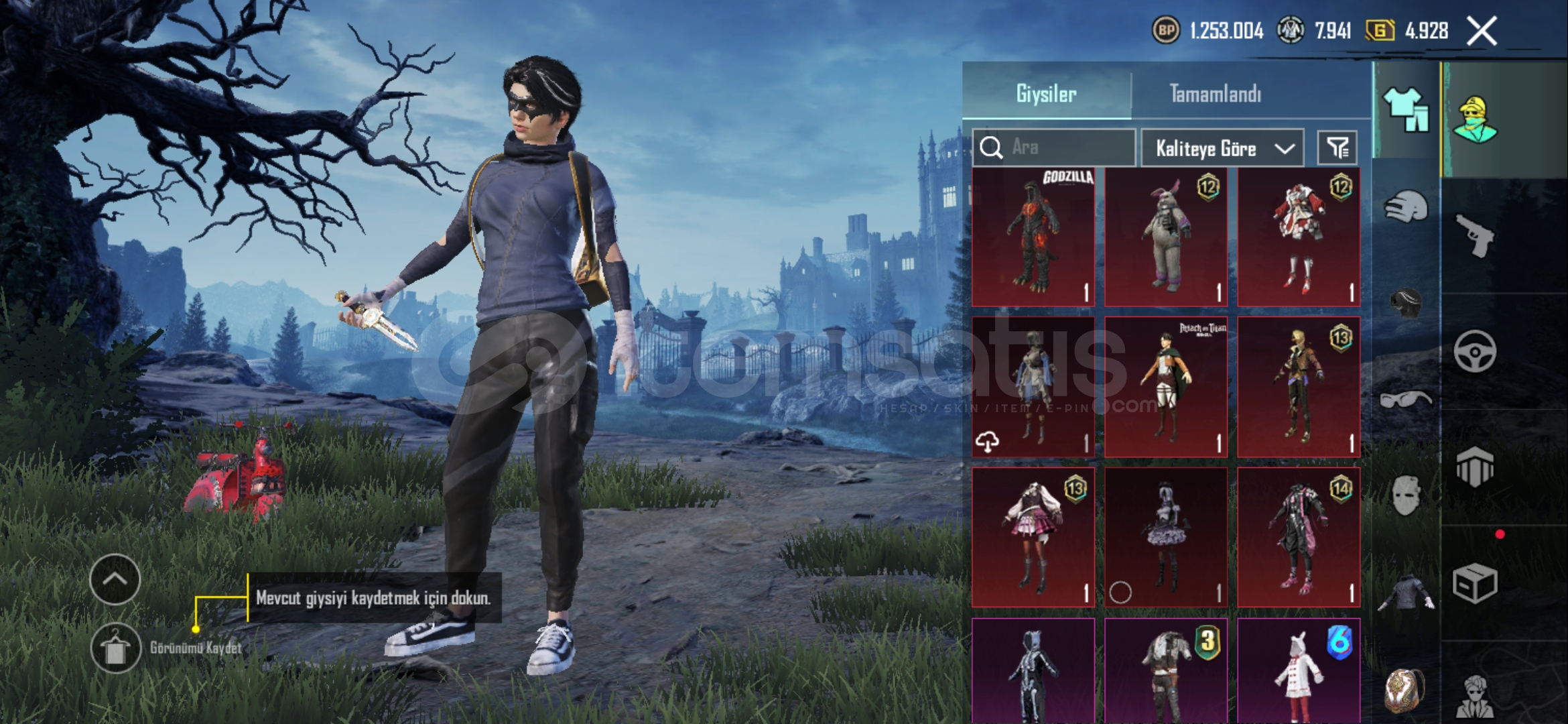Screen dimensions: 1568x724
Task: Click the up-arrow circle button
Action: [x=115, y=579]
